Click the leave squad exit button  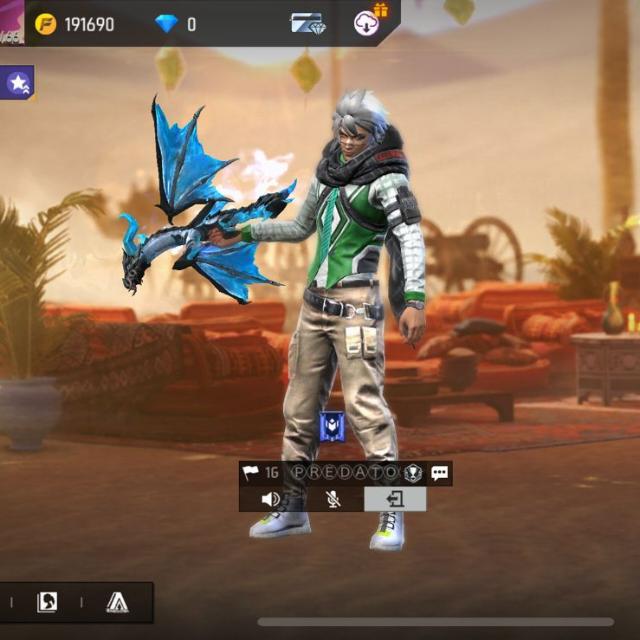(x=395, y=499)
